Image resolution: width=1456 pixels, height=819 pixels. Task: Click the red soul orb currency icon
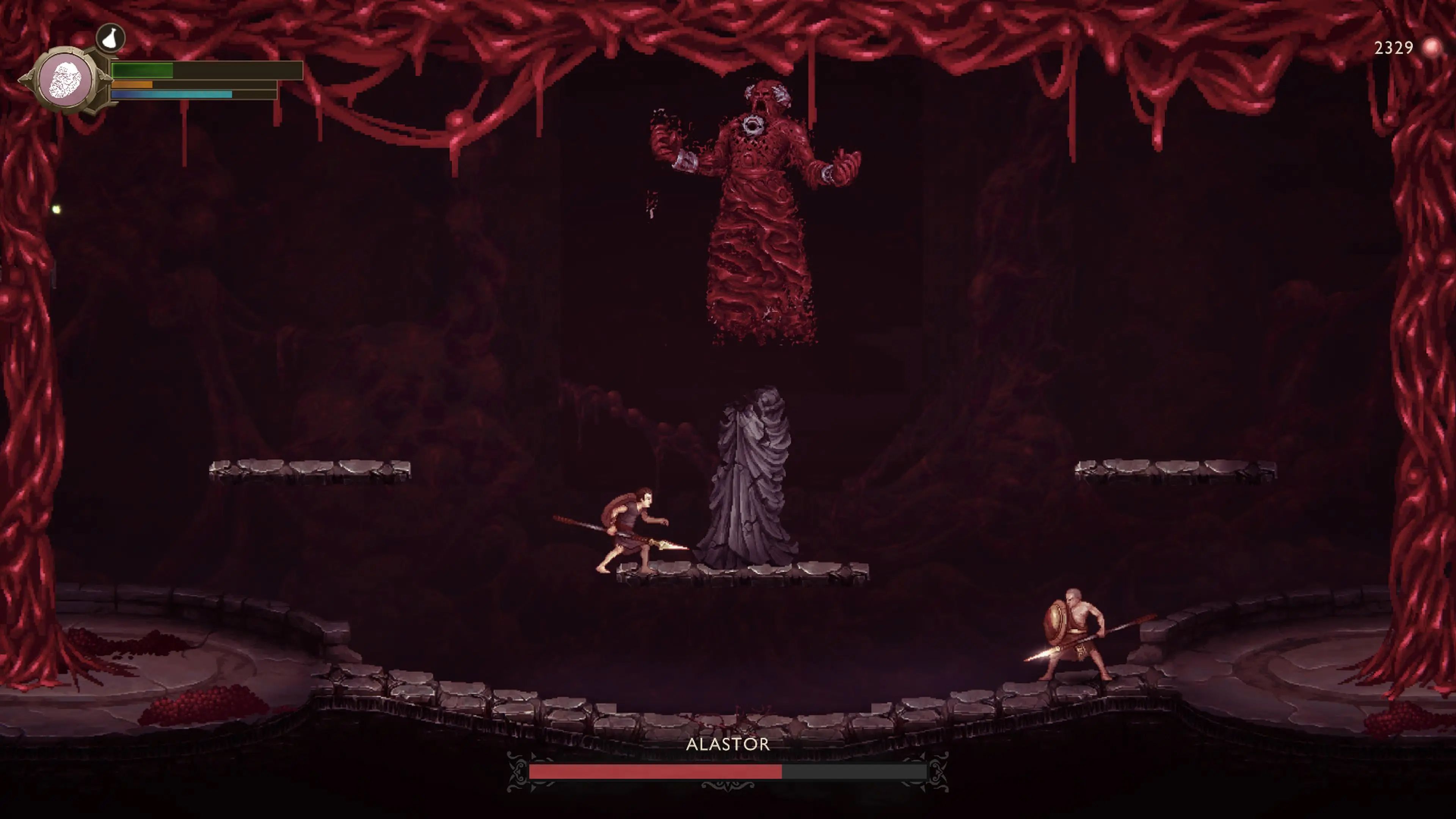pos(1432,48)
